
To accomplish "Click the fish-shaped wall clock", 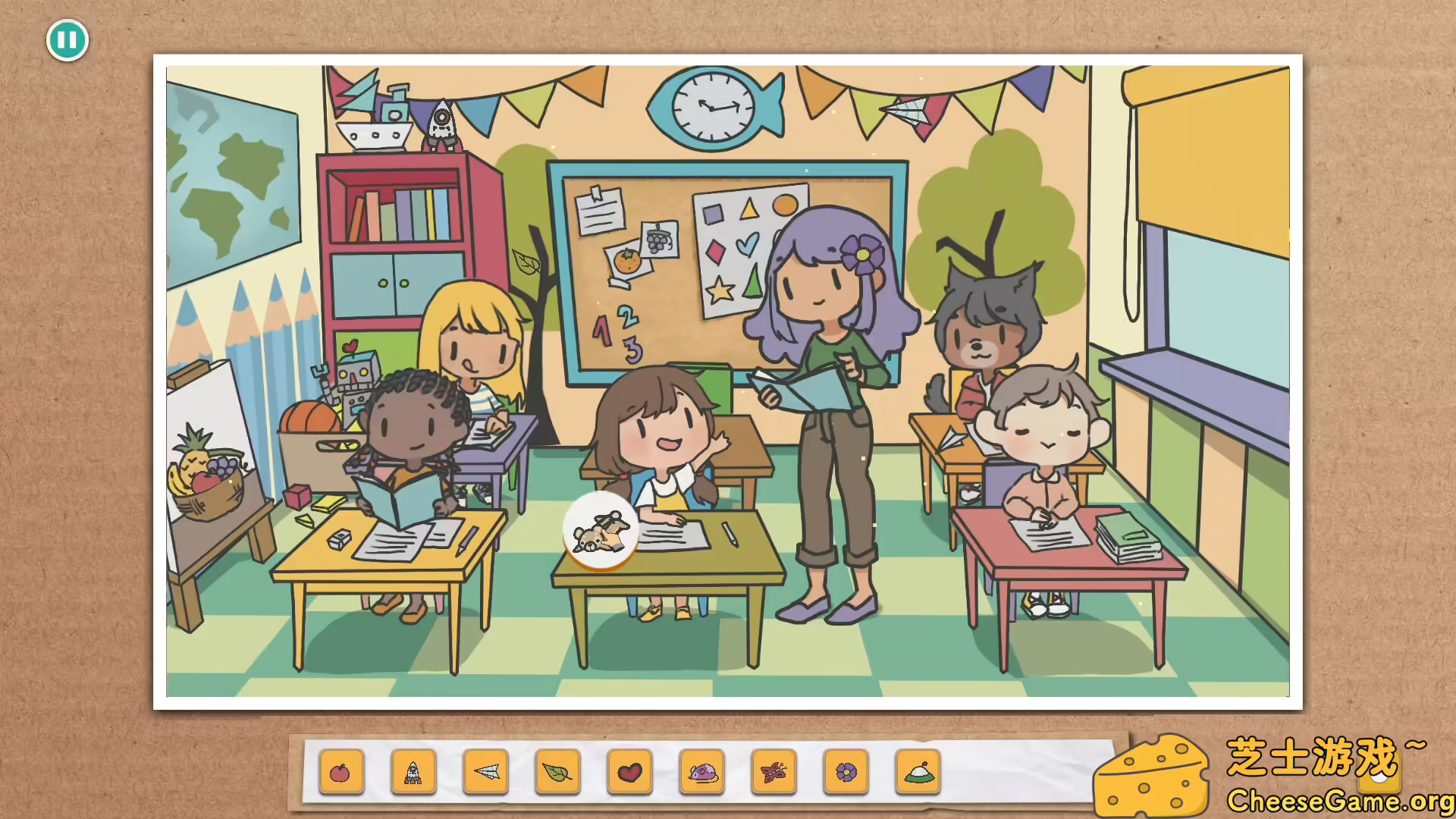I will (x=711, y=106).
